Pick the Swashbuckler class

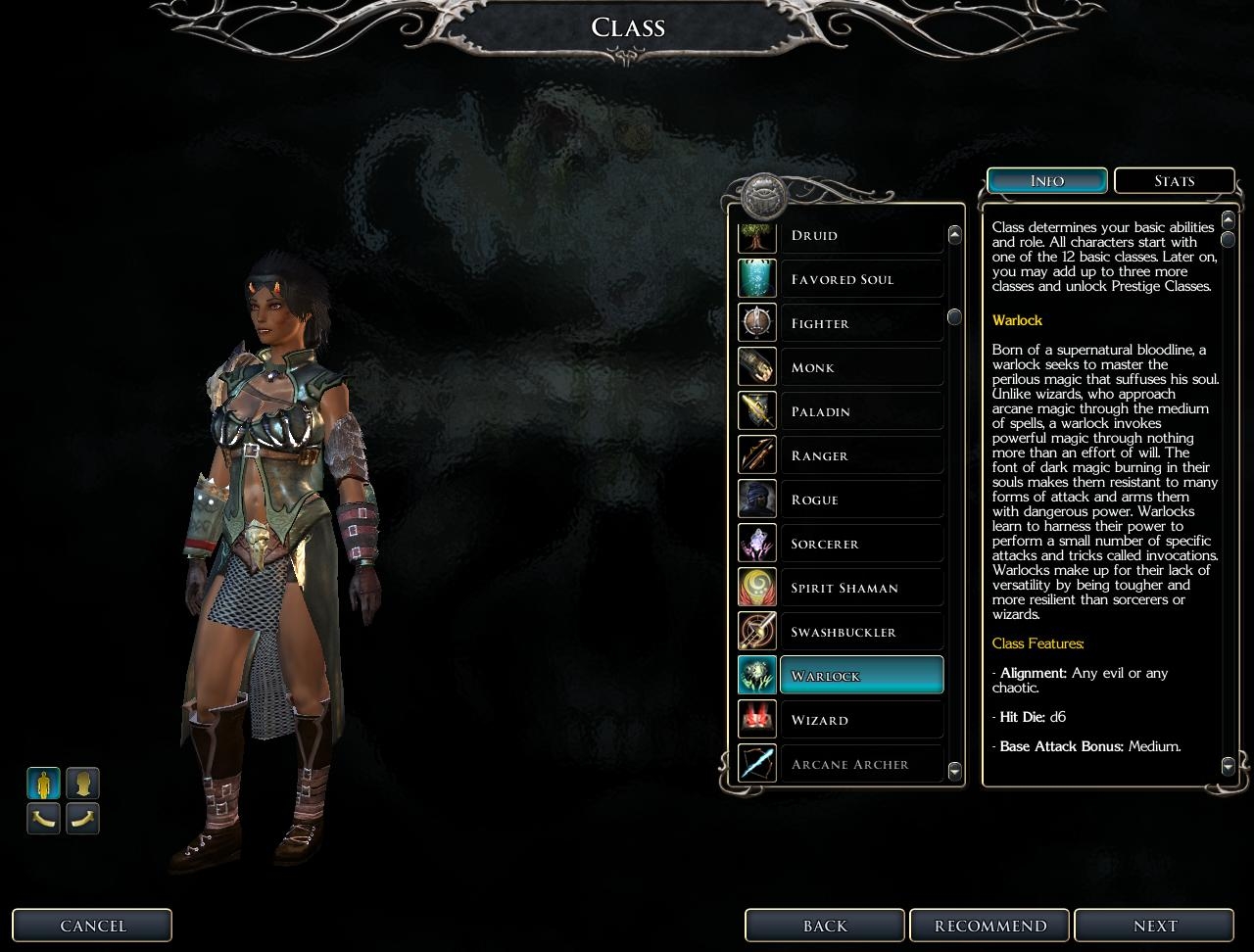(x=860, y=633)
